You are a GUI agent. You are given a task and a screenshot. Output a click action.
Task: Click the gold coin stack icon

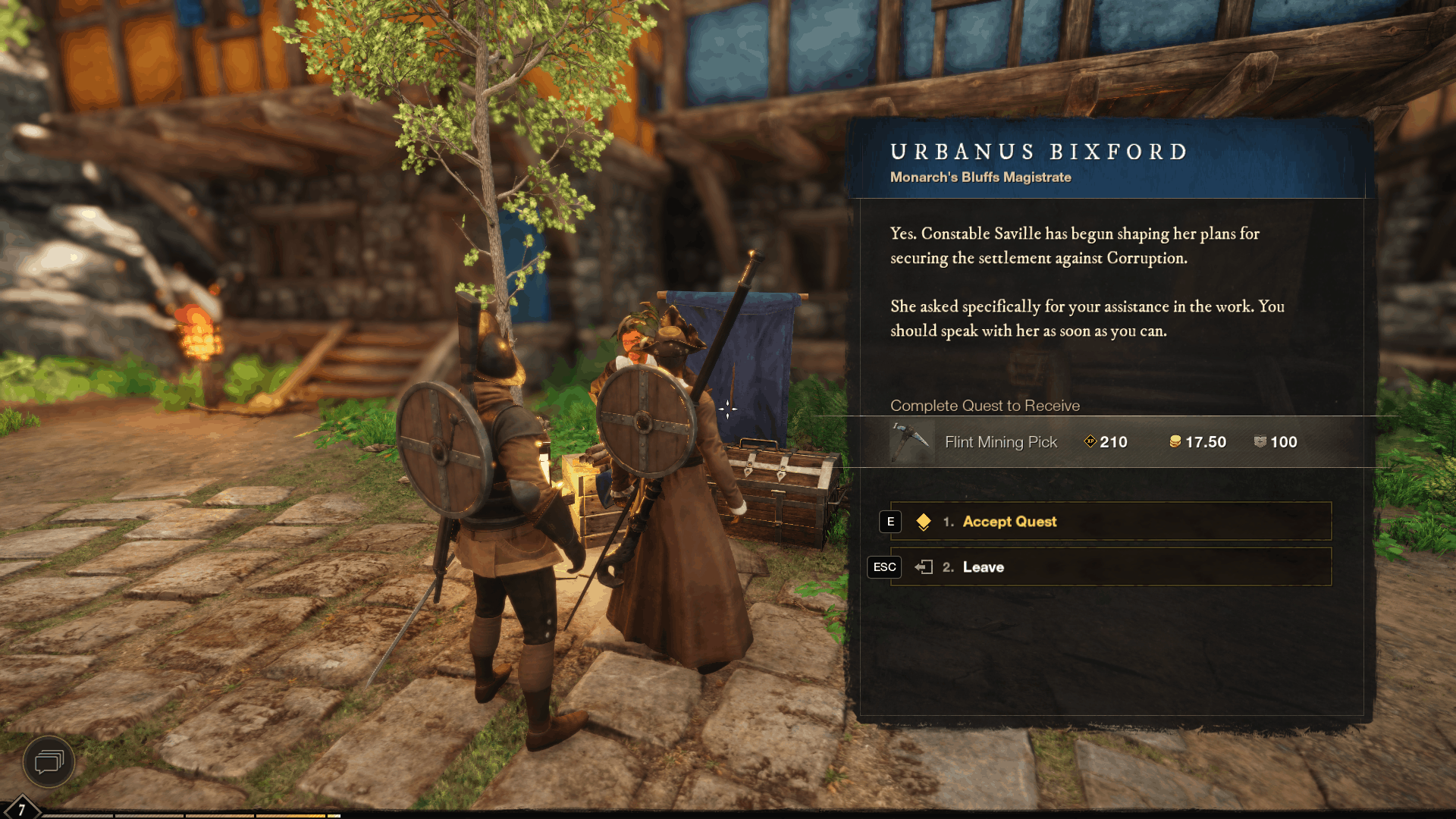1175,442
